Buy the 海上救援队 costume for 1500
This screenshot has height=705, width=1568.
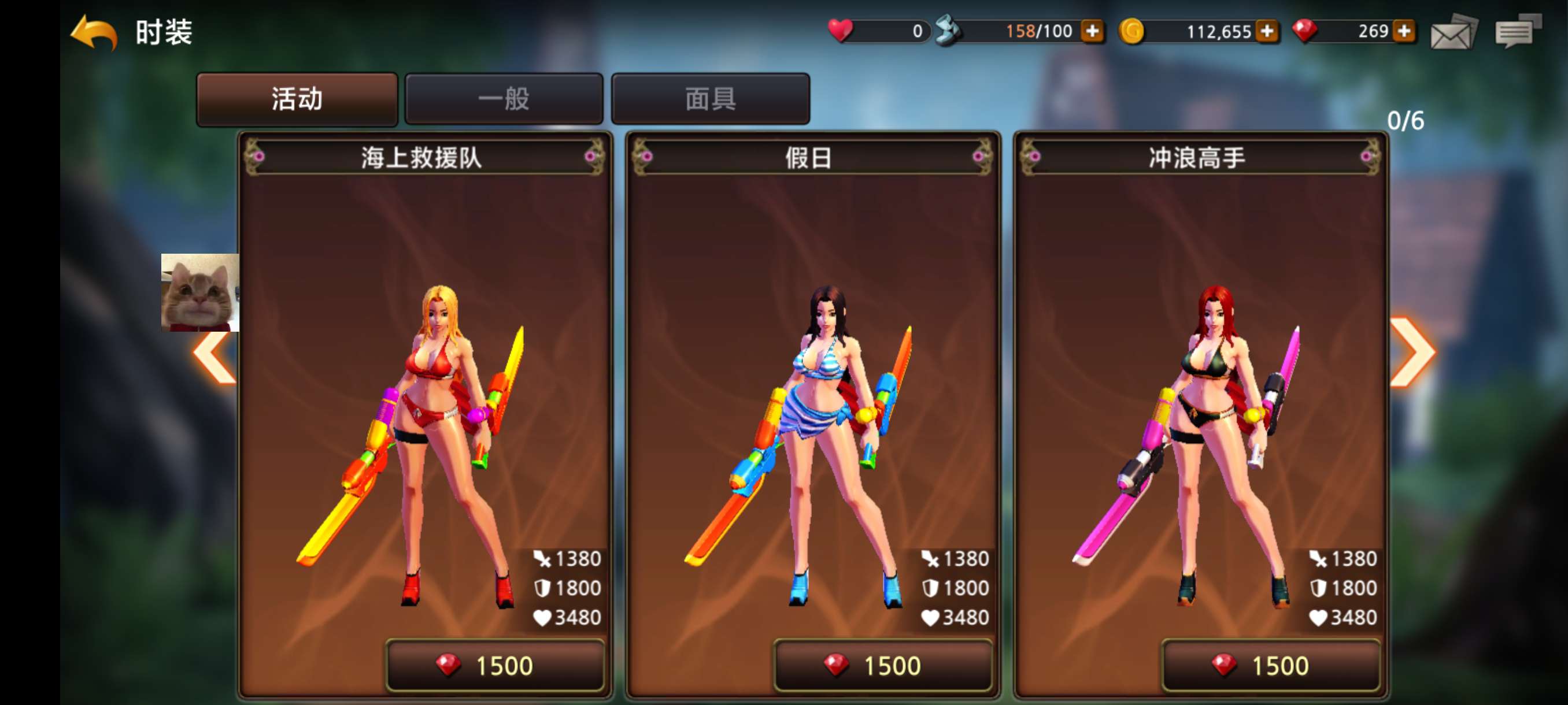[x=495, y=666]
